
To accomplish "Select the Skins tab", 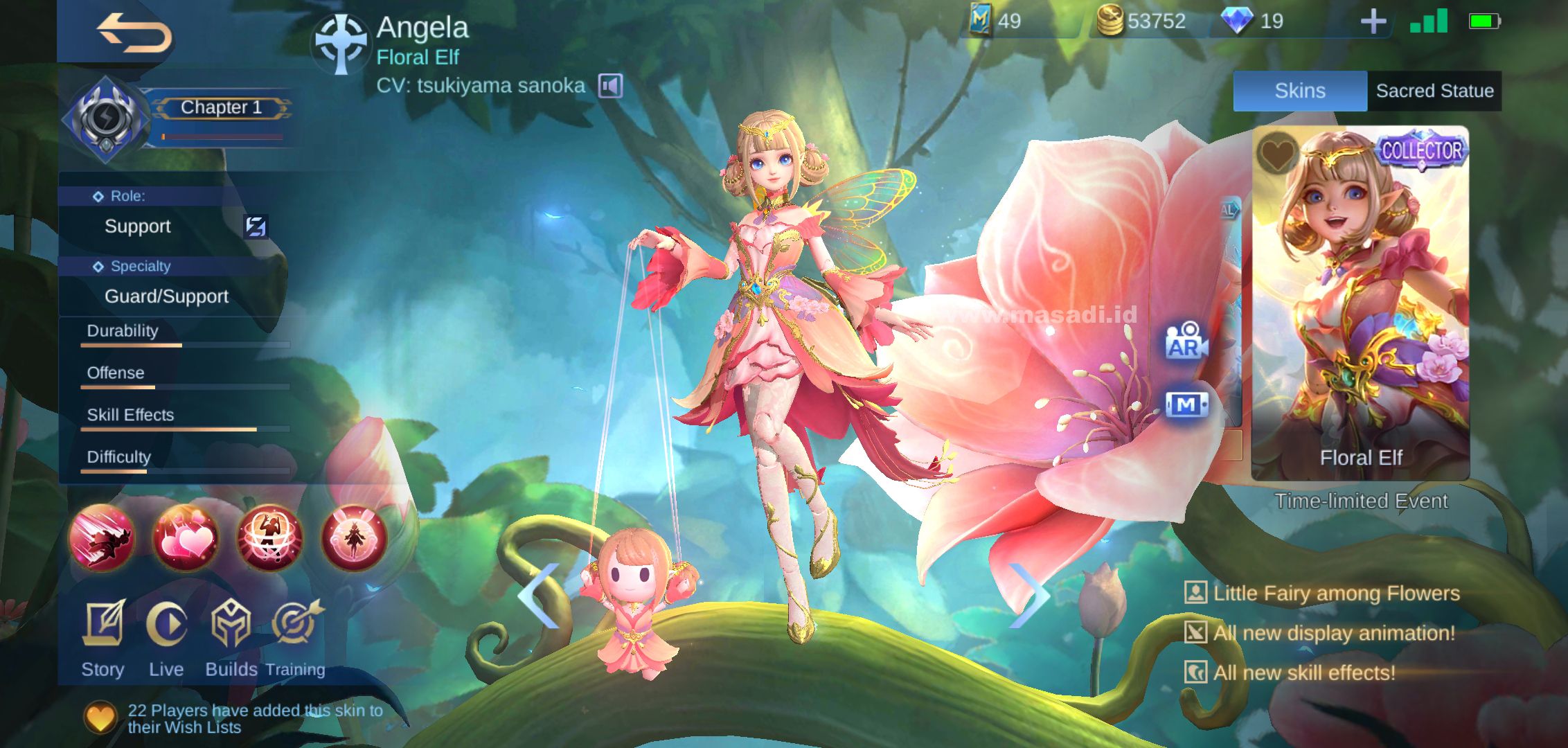I will click(x=1300, y=90).
